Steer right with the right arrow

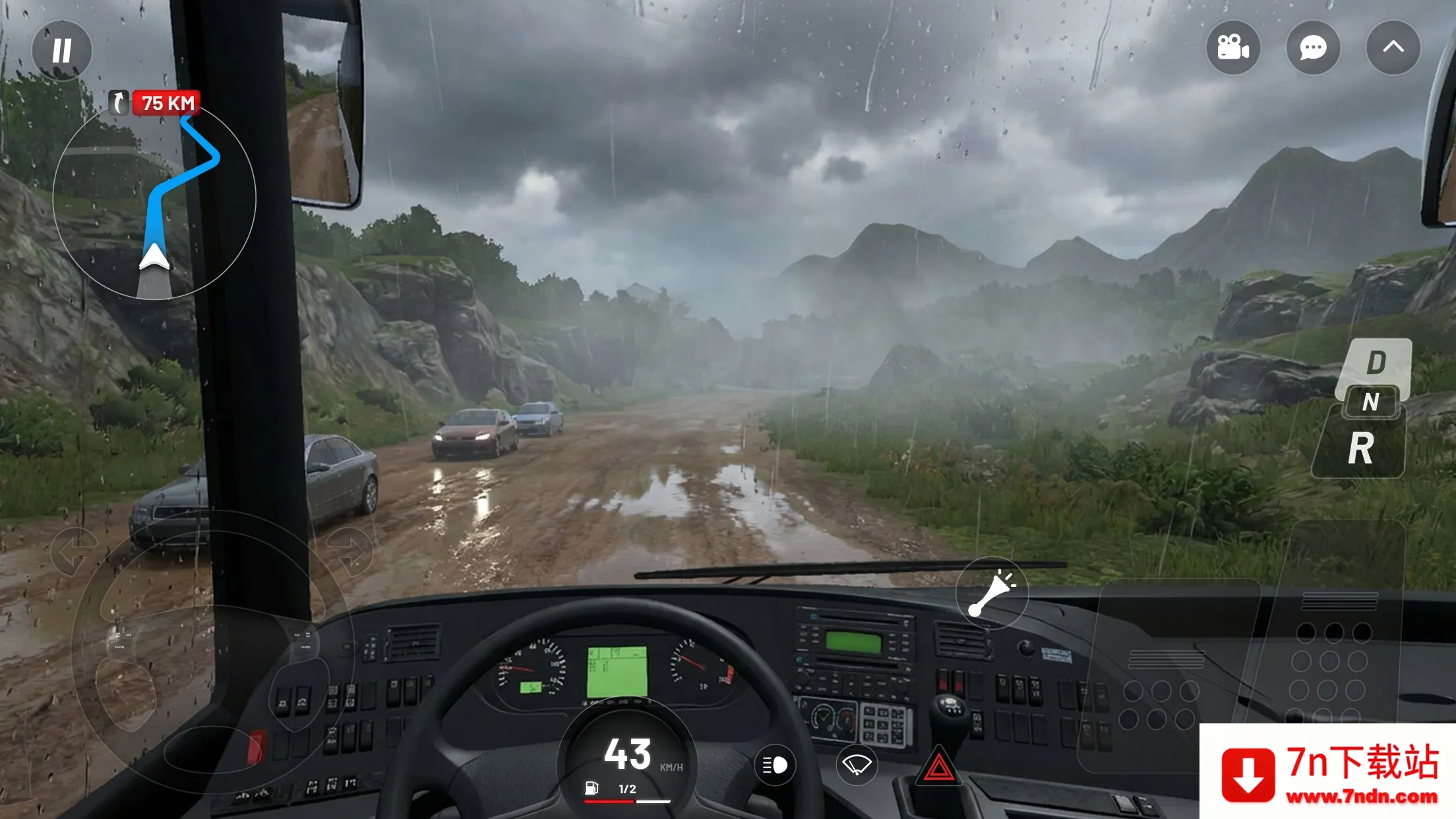[x=349, y=551]
